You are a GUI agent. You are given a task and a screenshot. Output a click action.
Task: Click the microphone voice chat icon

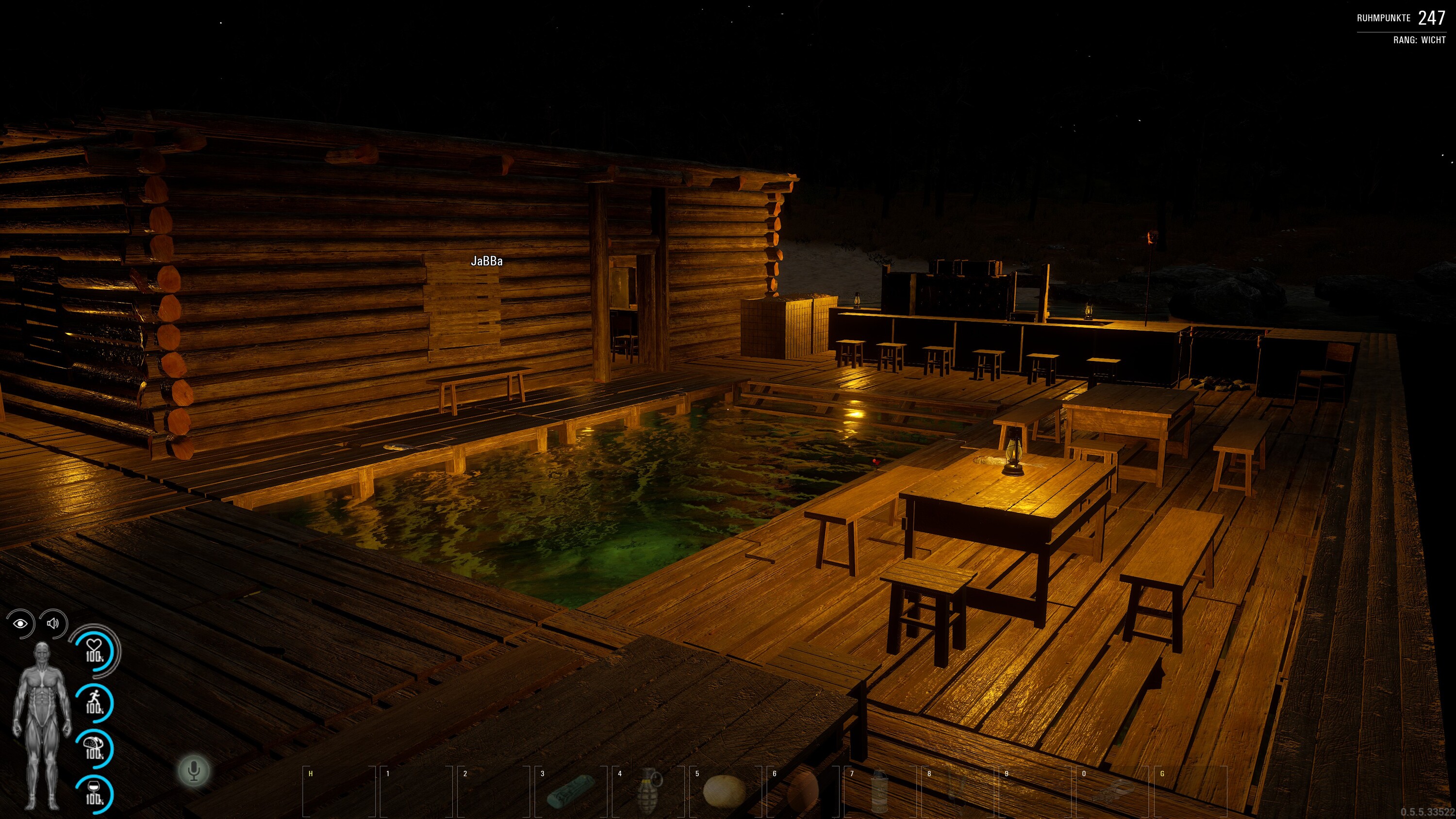point(194,770)
